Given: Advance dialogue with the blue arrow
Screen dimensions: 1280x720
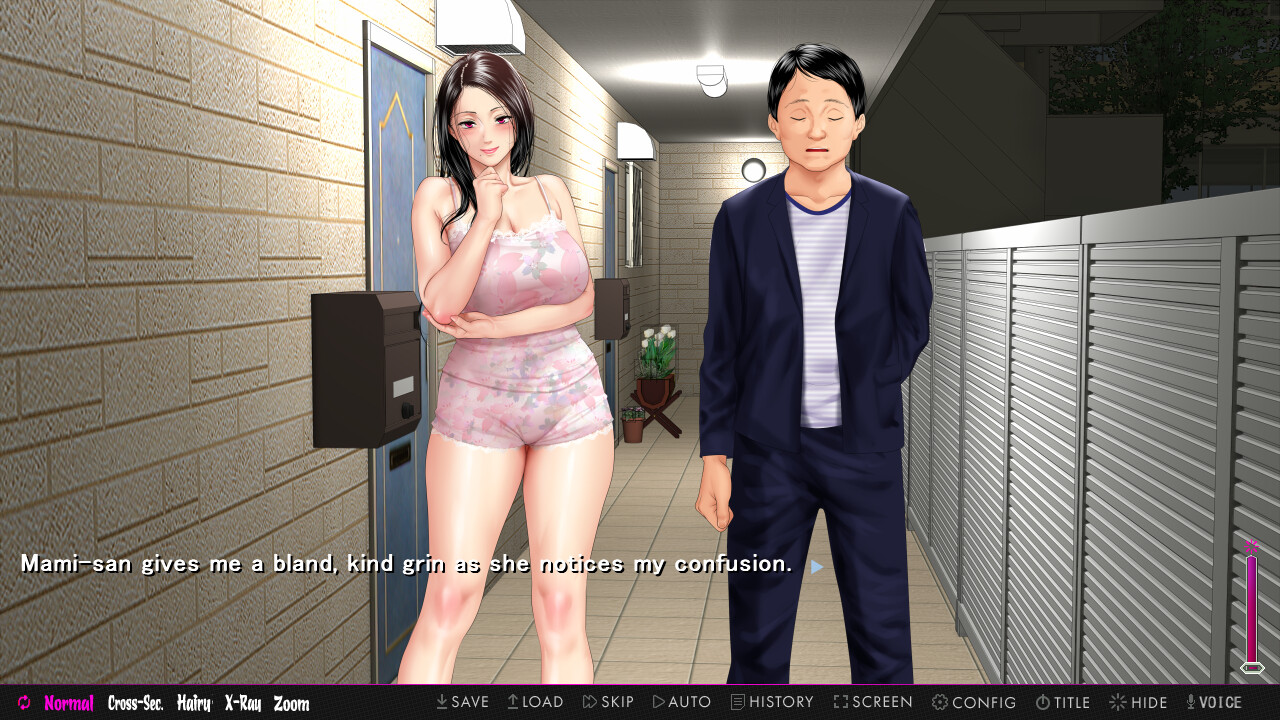Looking at the screenshot, I should click(x=817, y=566).
